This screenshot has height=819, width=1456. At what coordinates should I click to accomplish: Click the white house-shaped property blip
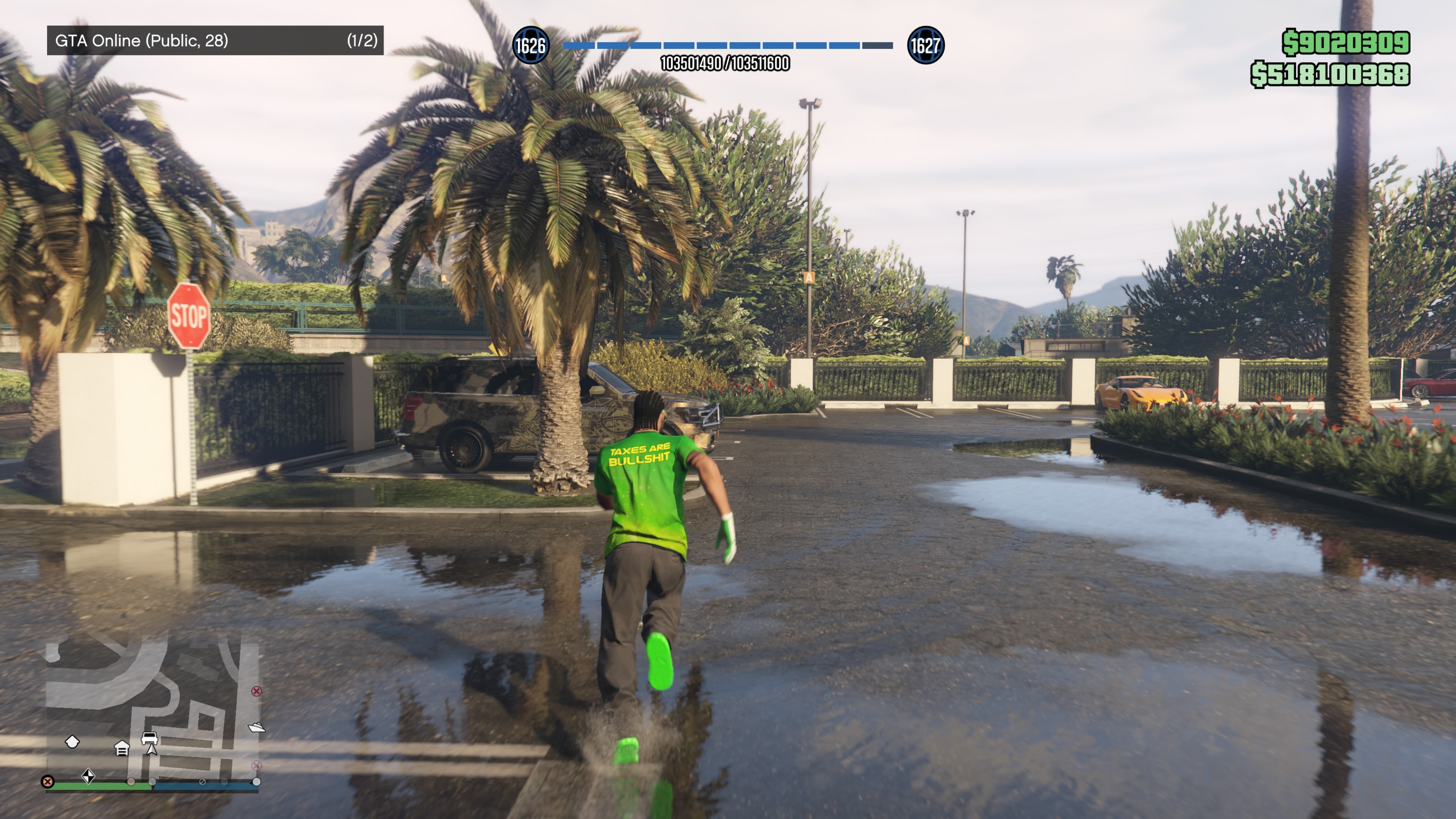[72, 742]
